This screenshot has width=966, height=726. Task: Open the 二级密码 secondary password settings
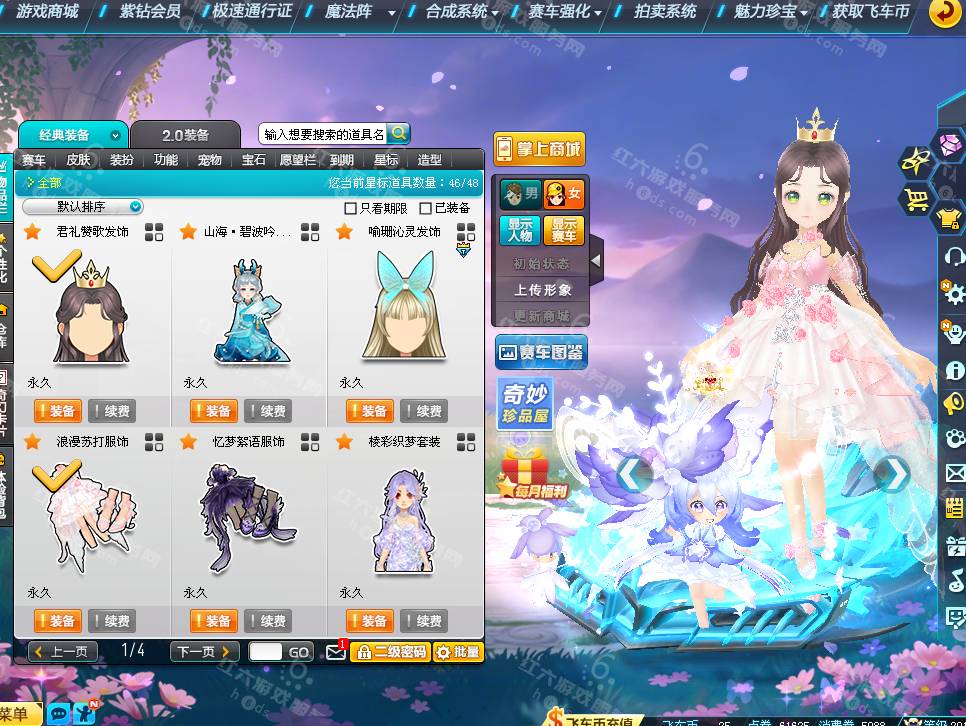(x=391, y=652)
